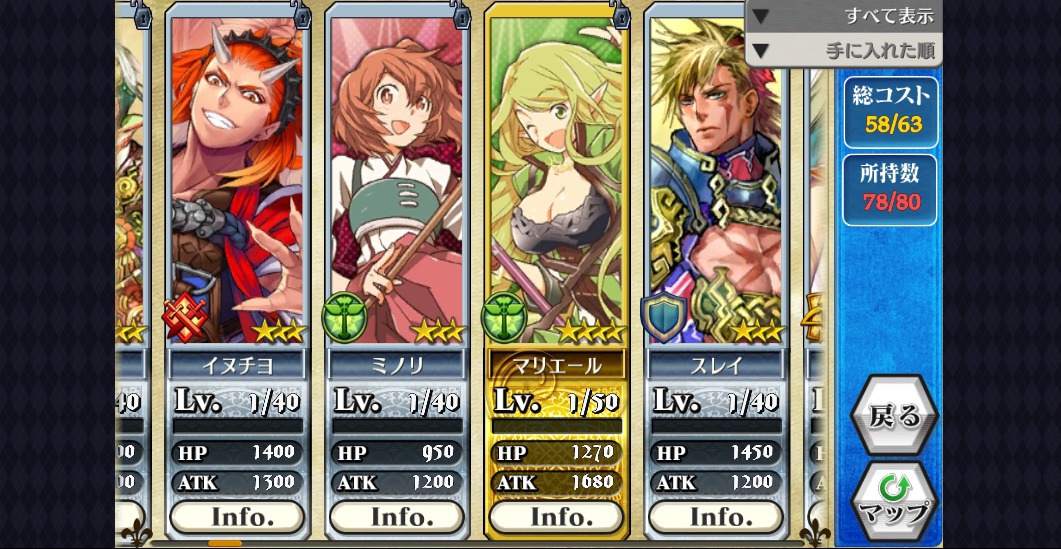Select the スレイ character card
1061x549 pixels.
[716, 180]
